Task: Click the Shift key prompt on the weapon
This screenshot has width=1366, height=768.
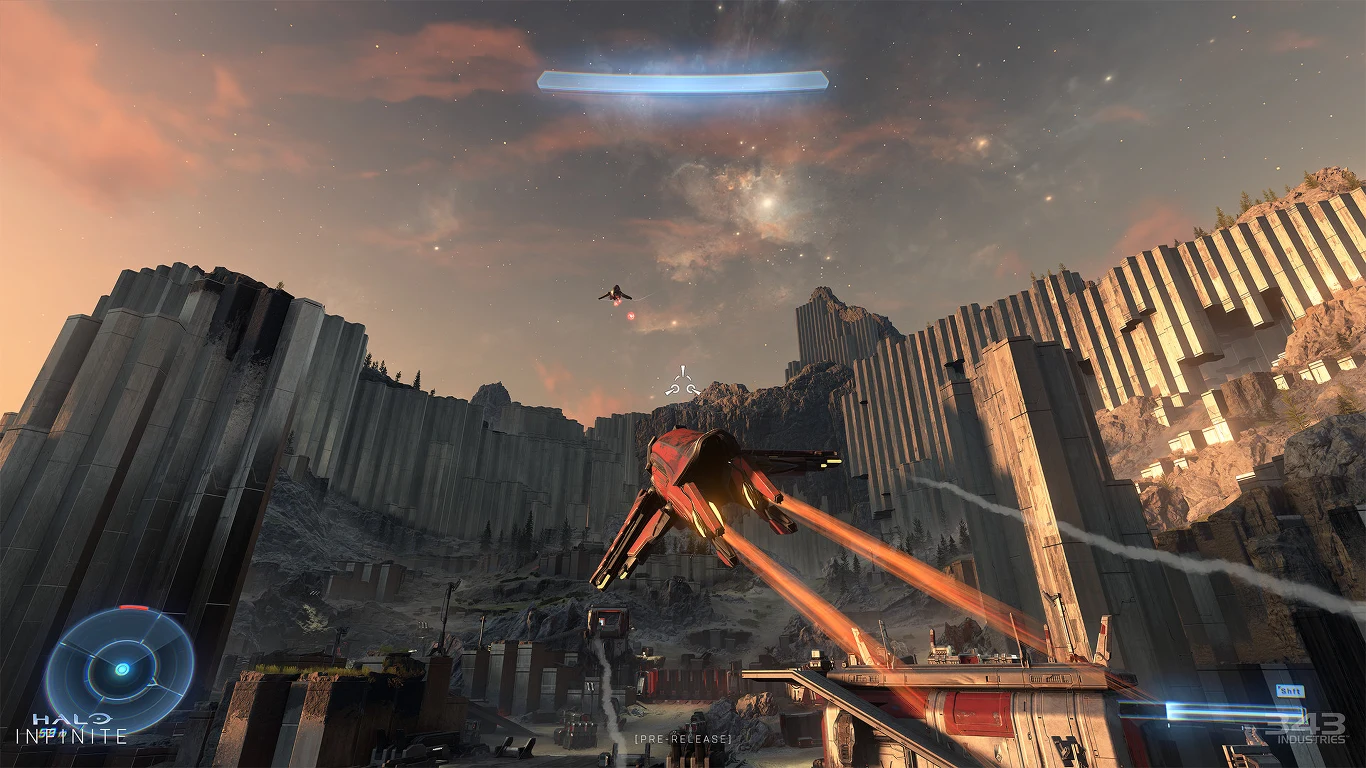Action: point(1291,690)
